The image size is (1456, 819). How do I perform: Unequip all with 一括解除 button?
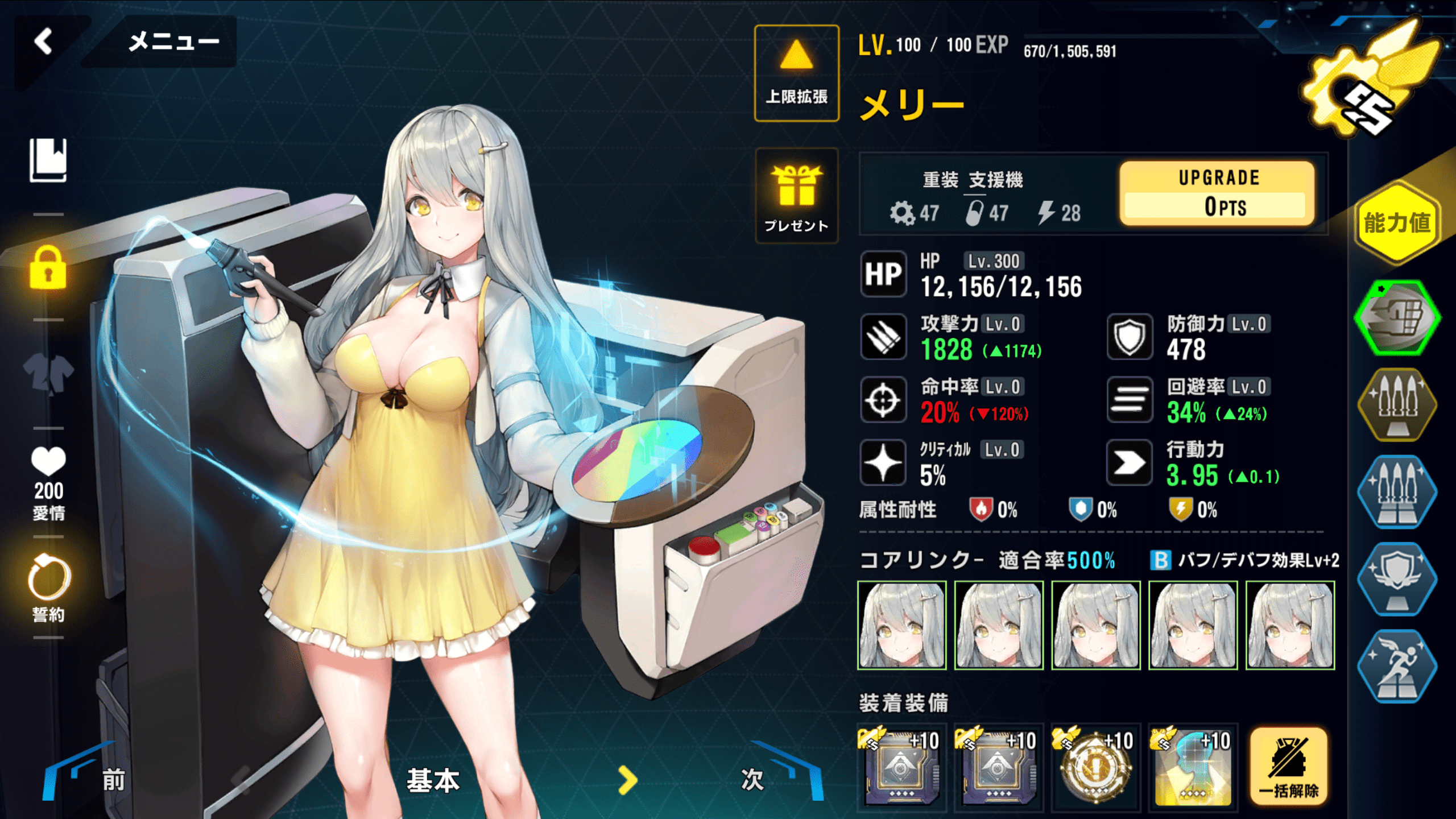(1289, 767)
